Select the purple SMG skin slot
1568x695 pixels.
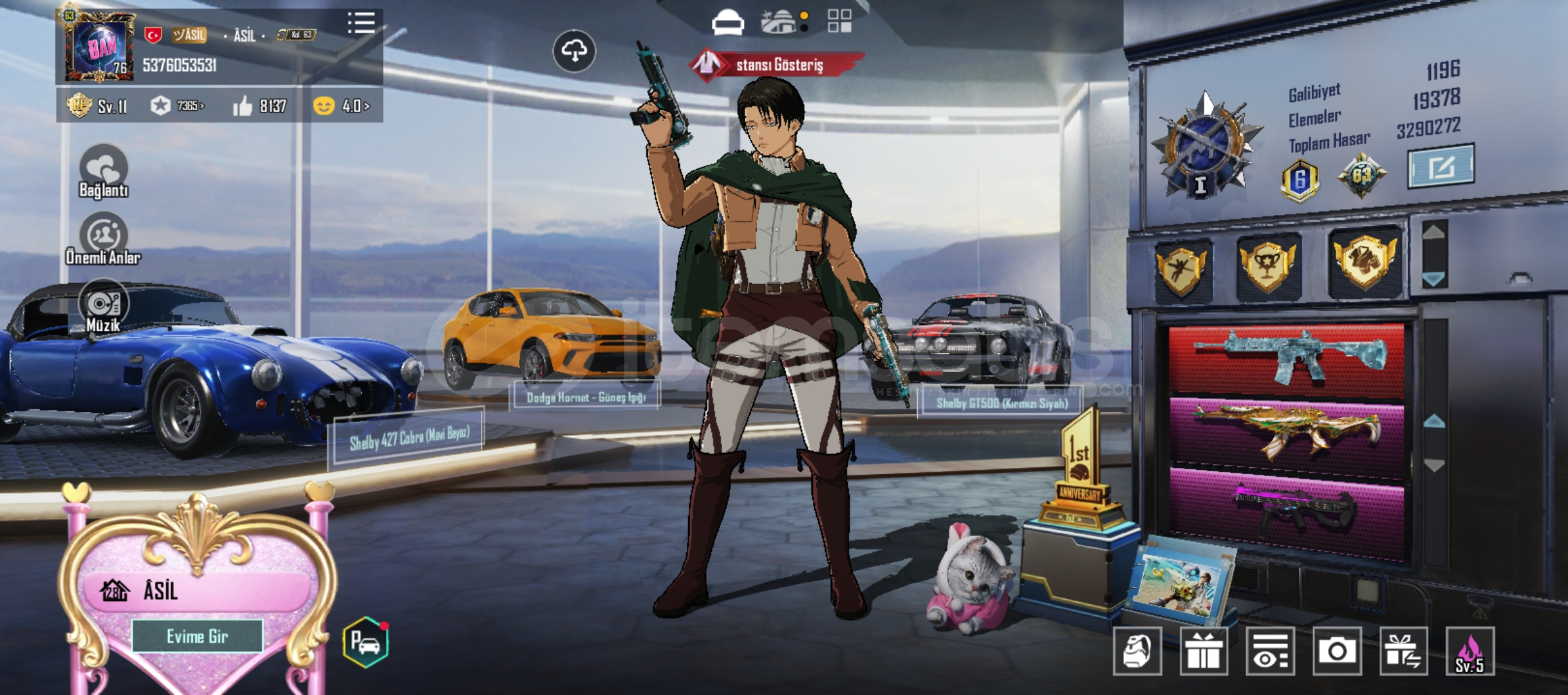click(1287, 510)
